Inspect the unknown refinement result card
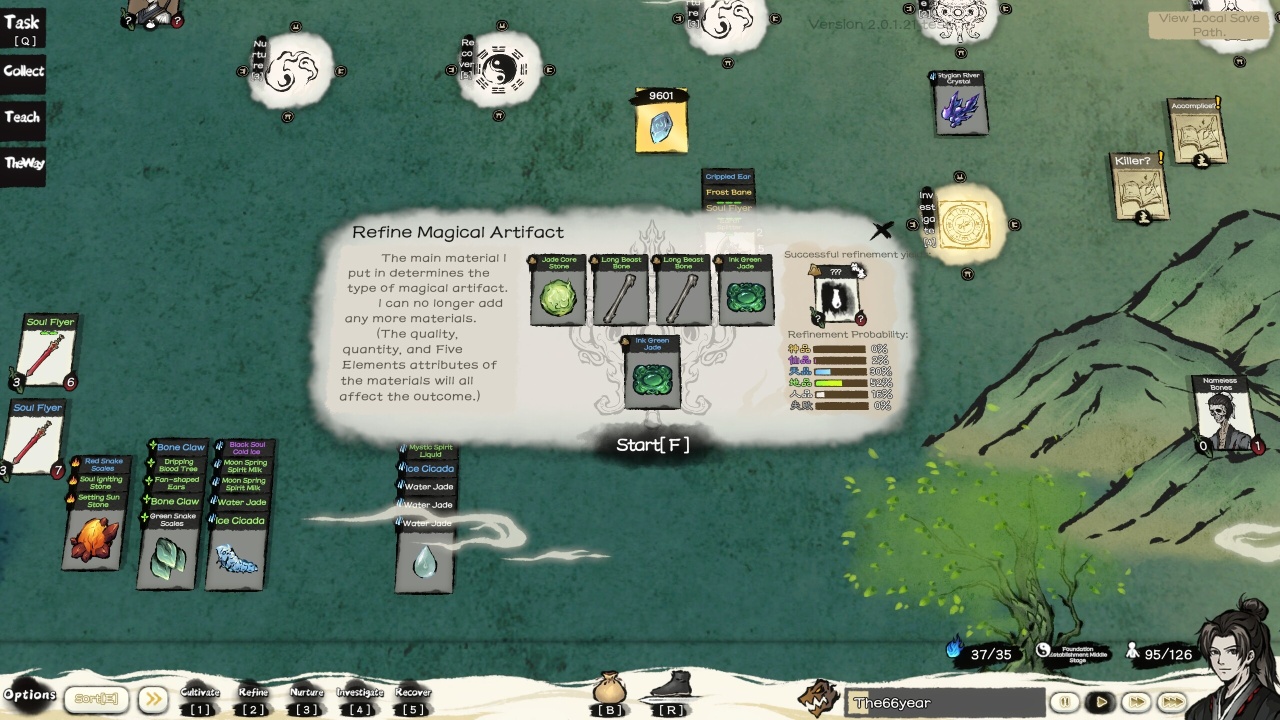Viewport: 1280px width, 720px height. (x=835, y=296)
